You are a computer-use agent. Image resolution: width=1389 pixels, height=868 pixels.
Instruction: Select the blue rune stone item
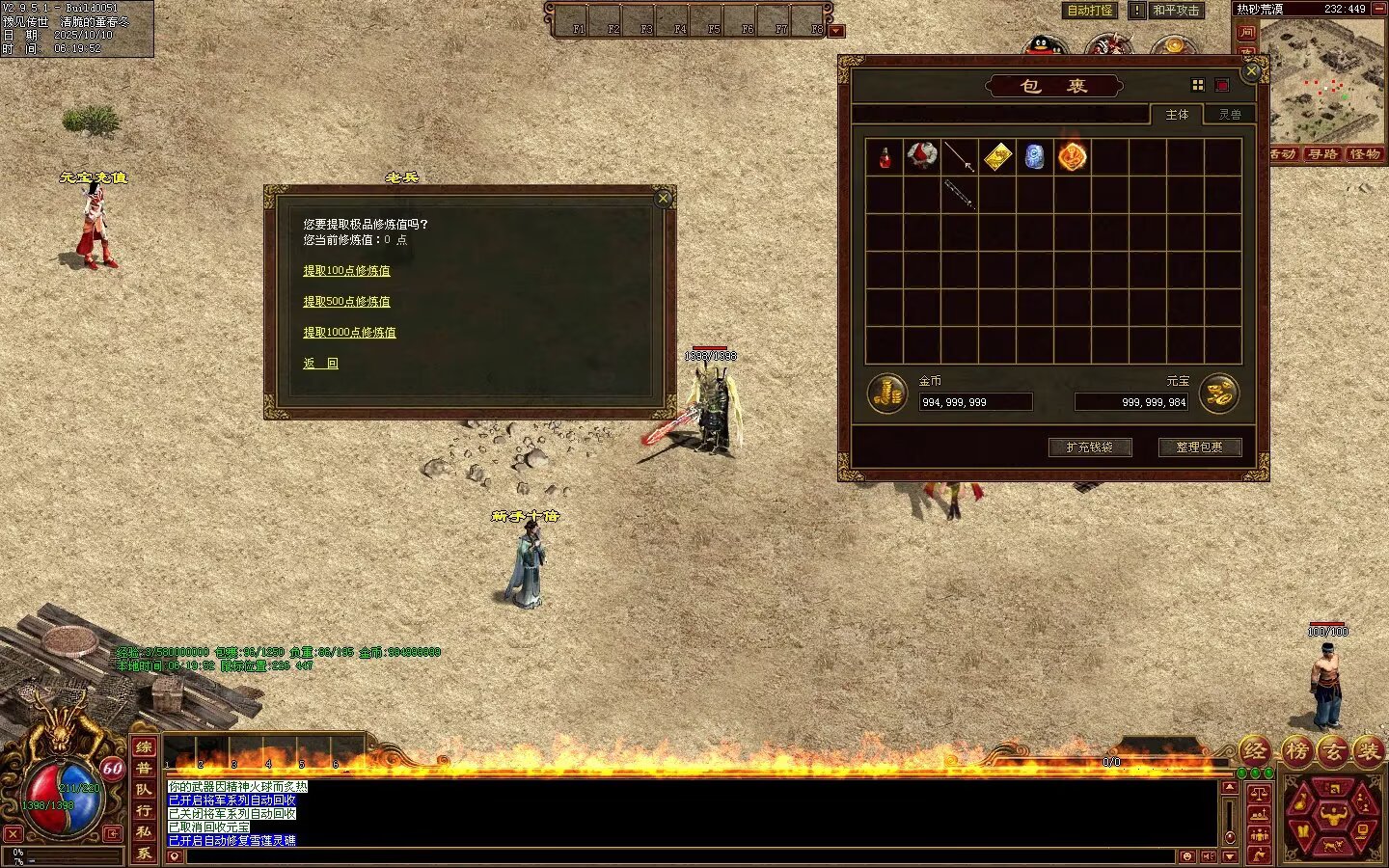point(1034,156)
